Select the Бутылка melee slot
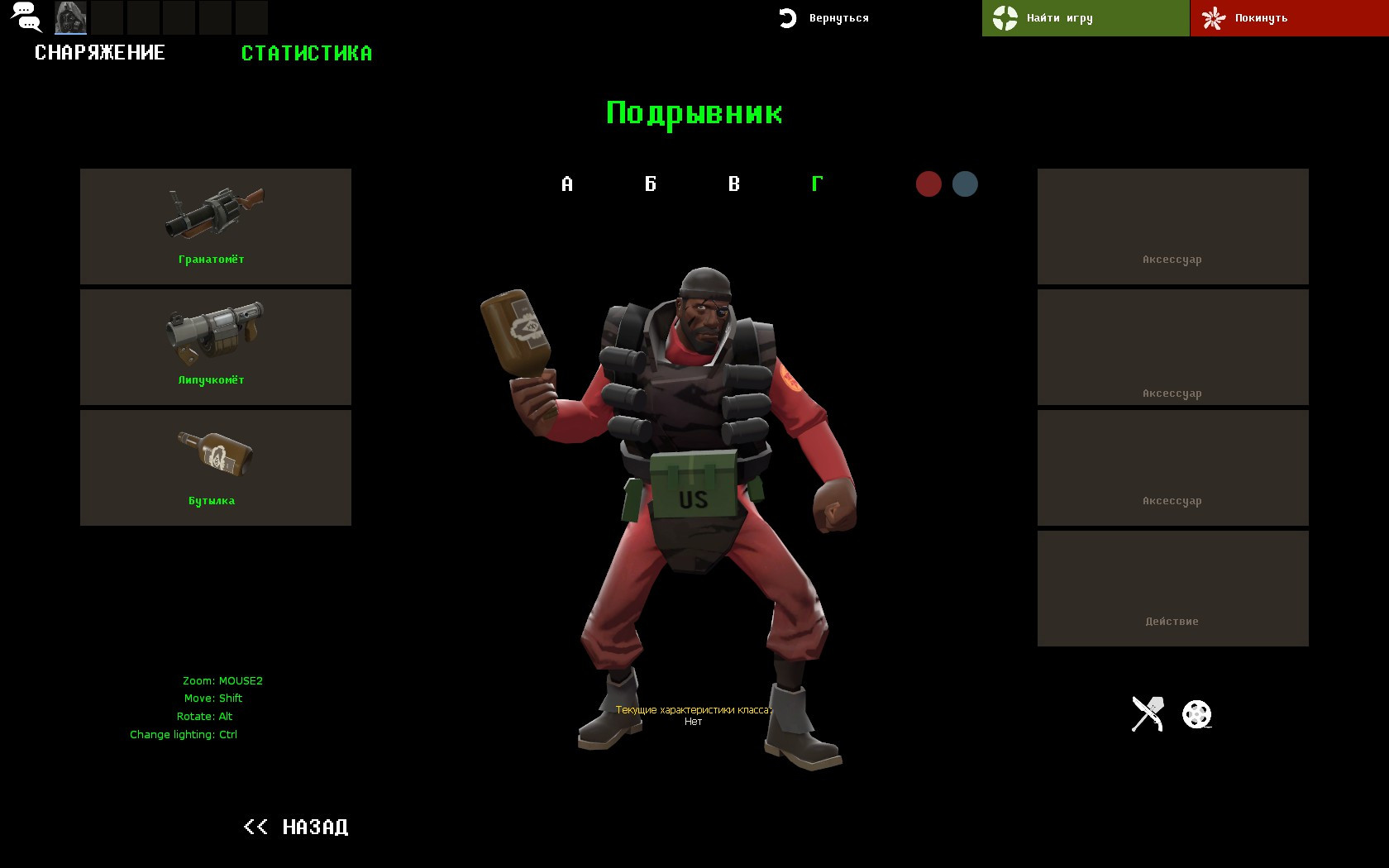Image resolution: width=1389 pixels, height=868 pixels. click(215, 467)
